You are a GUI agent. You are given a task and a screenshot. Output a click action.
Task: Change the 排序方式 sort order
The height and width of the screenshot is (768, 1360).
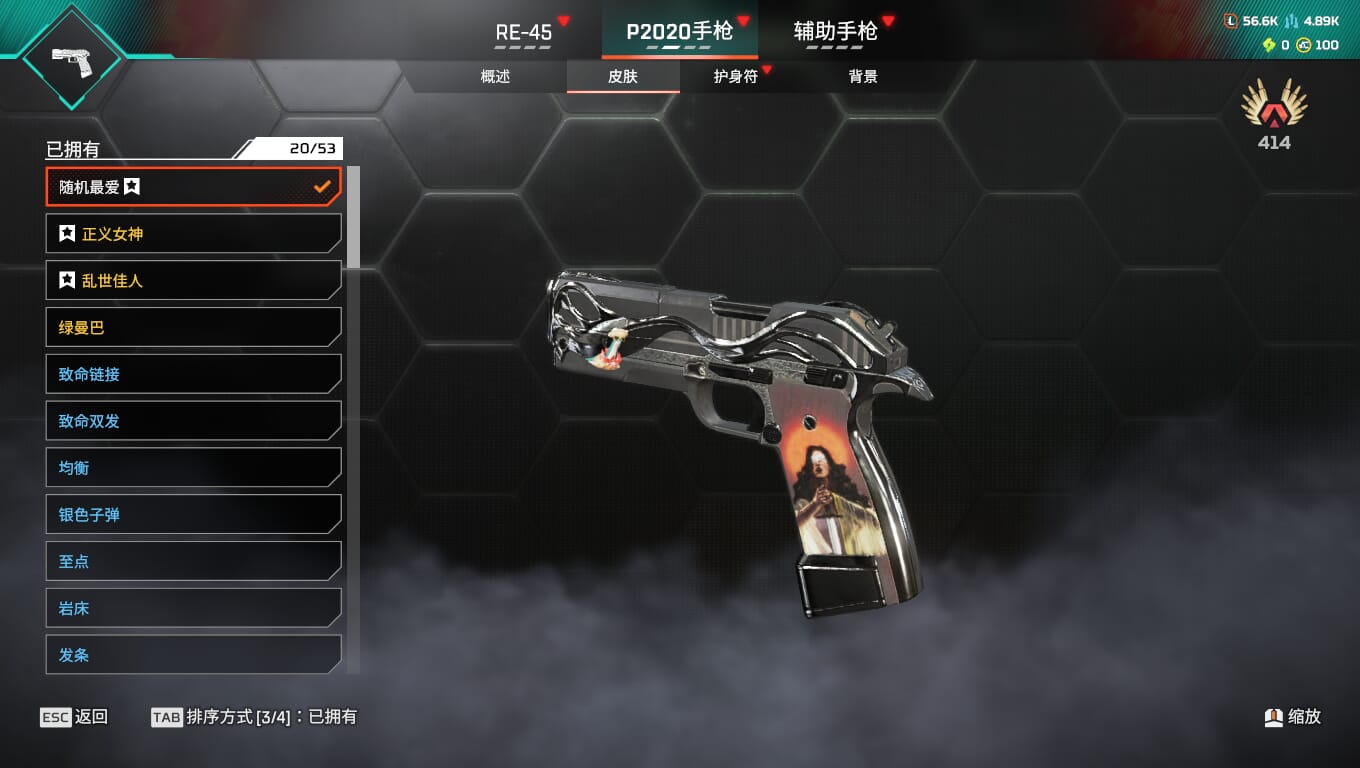click(254, 717)
